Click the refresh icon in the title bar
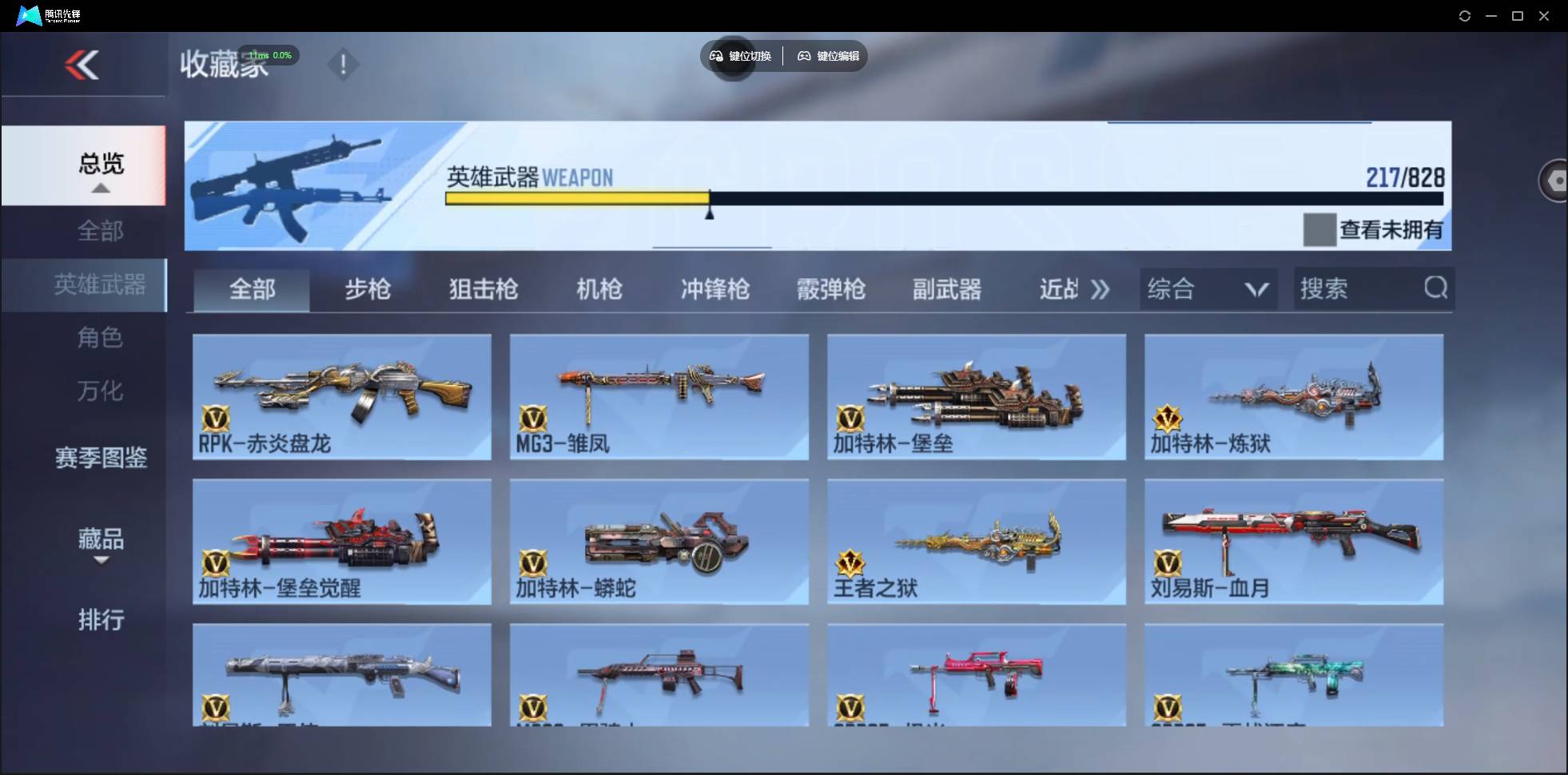 click(1466, 15)
